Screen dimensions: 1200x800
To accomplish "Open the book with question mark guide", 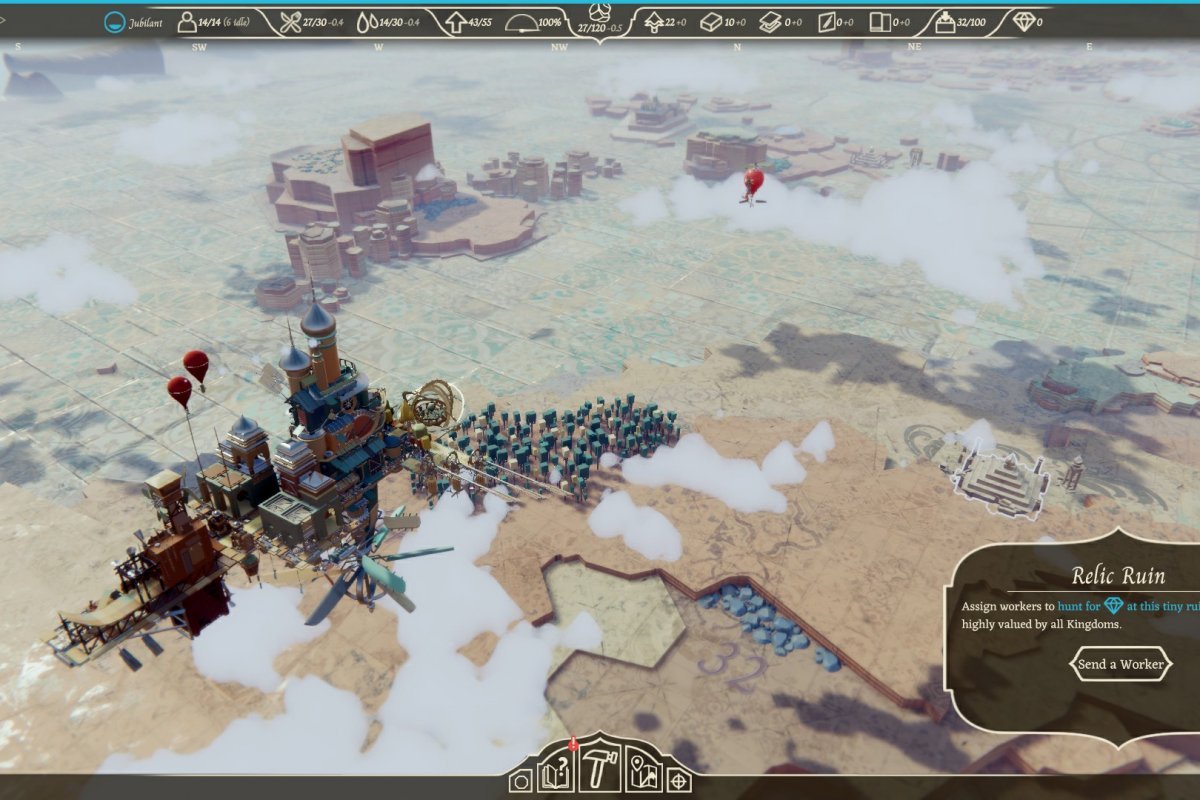I will click(x=557, y=774).
